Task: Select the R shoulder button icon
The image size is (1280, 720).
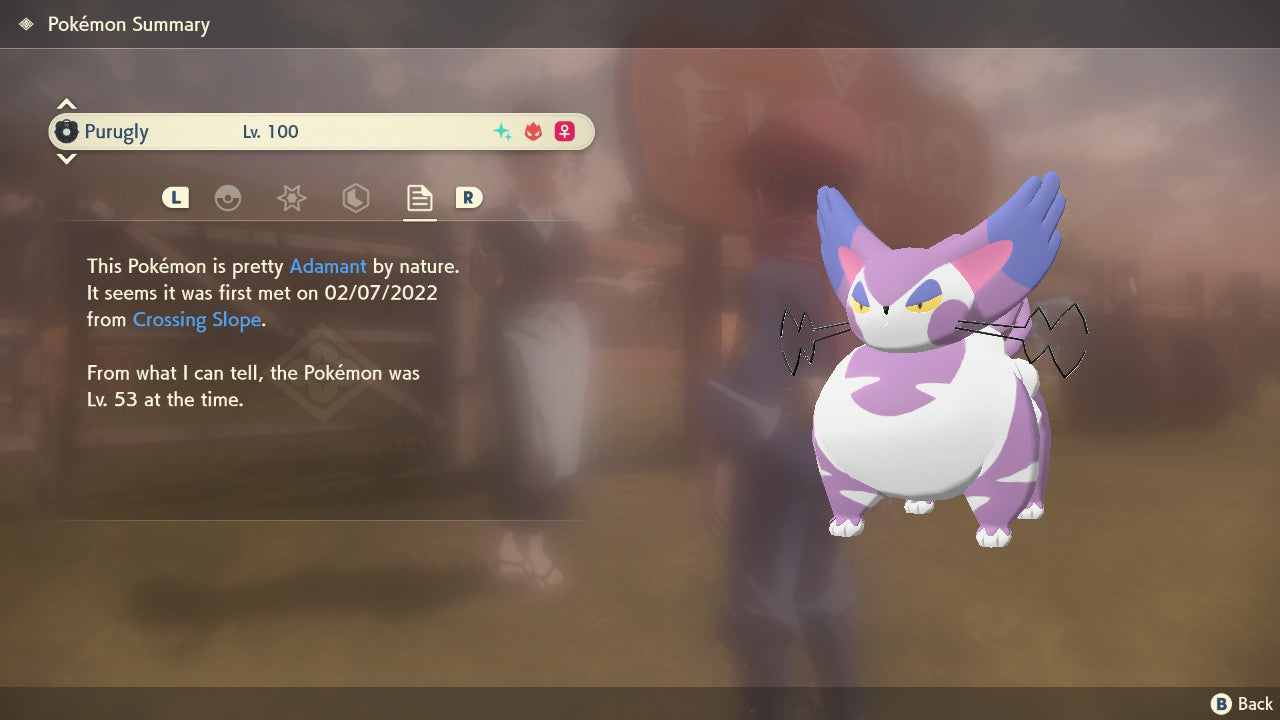Action: pyautogui.click(x=469, y=198)
